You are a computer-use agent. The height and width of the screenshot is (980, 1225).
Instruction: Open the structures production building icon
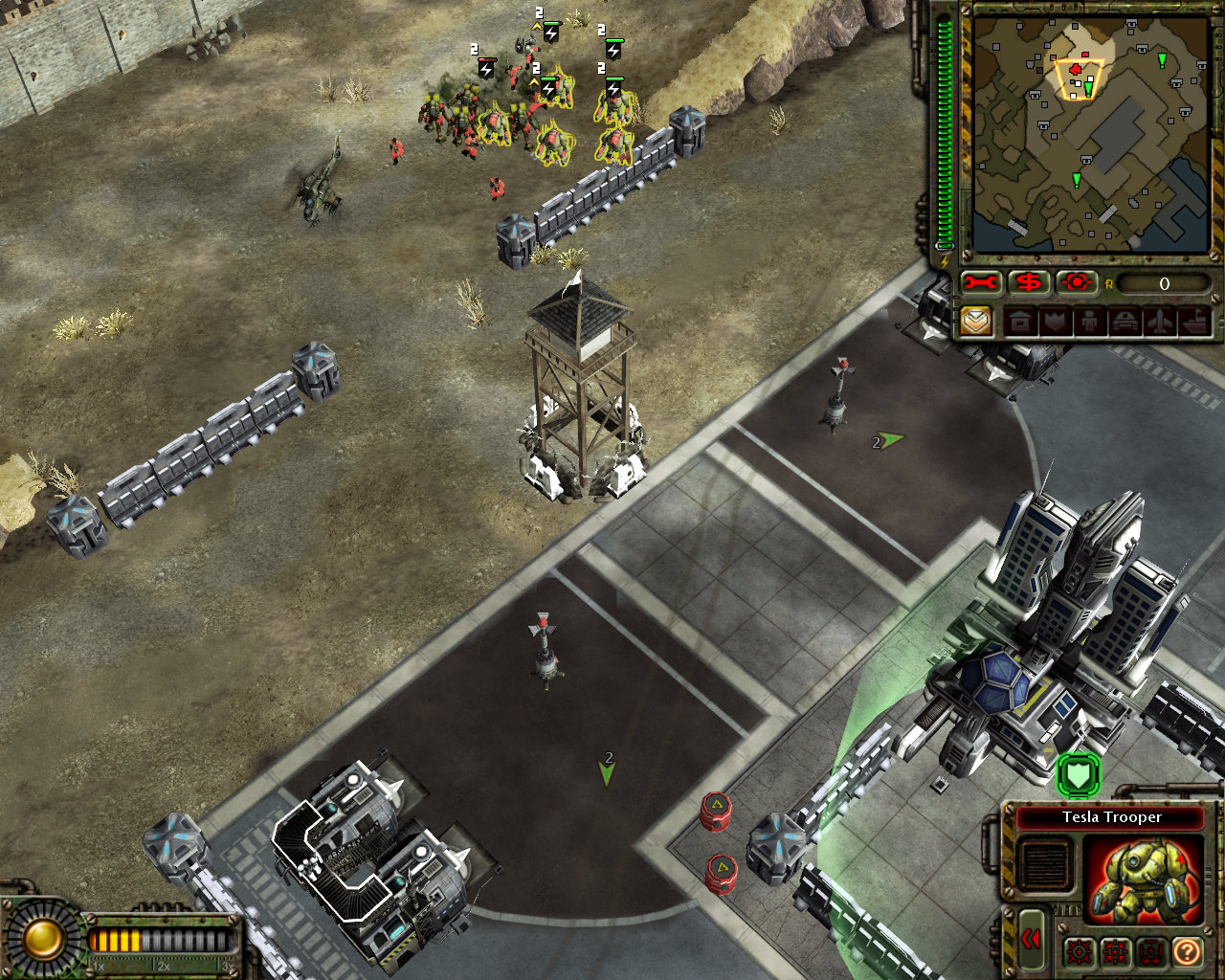1021,320
